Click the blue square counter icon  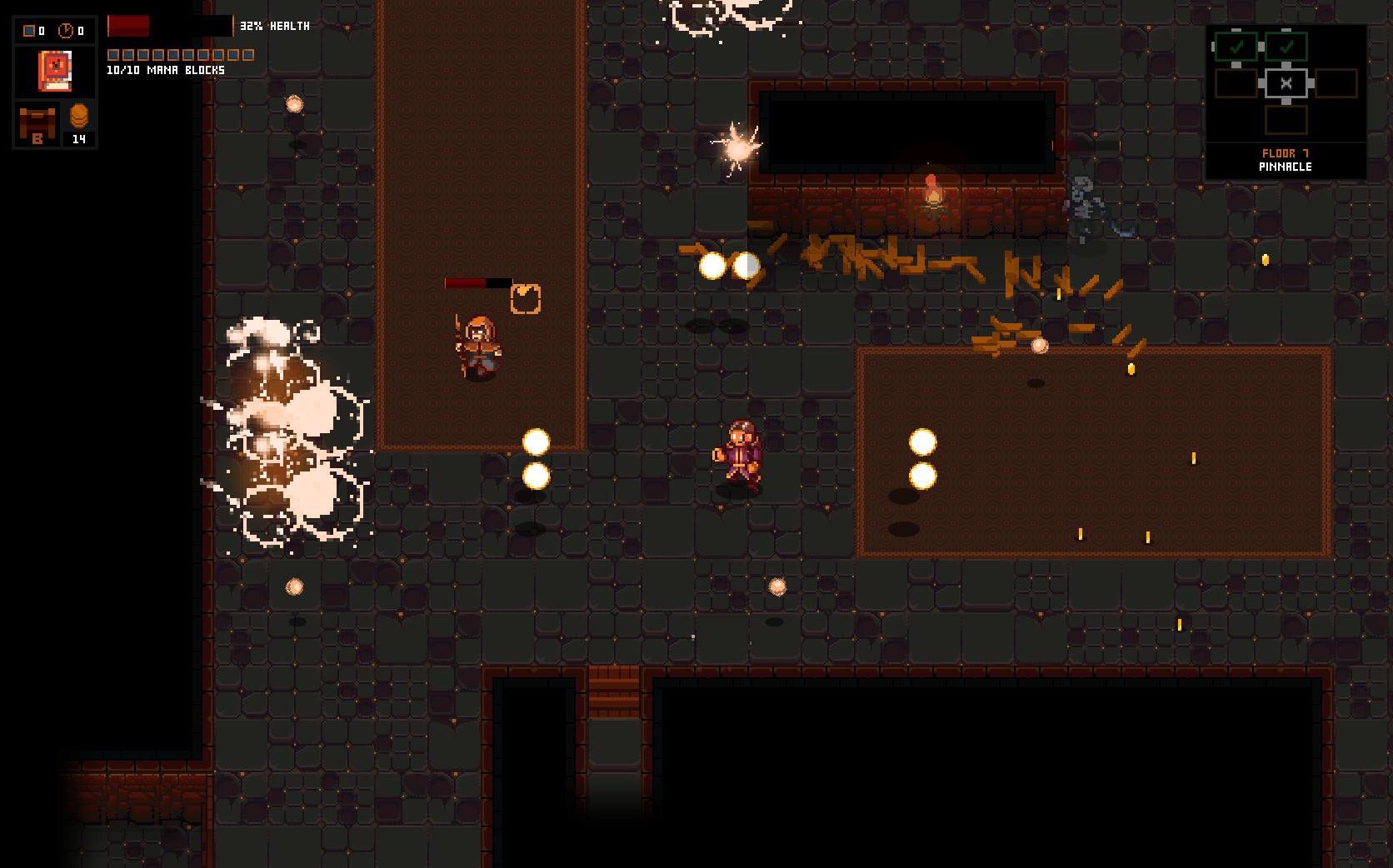[x=27, y=30]
